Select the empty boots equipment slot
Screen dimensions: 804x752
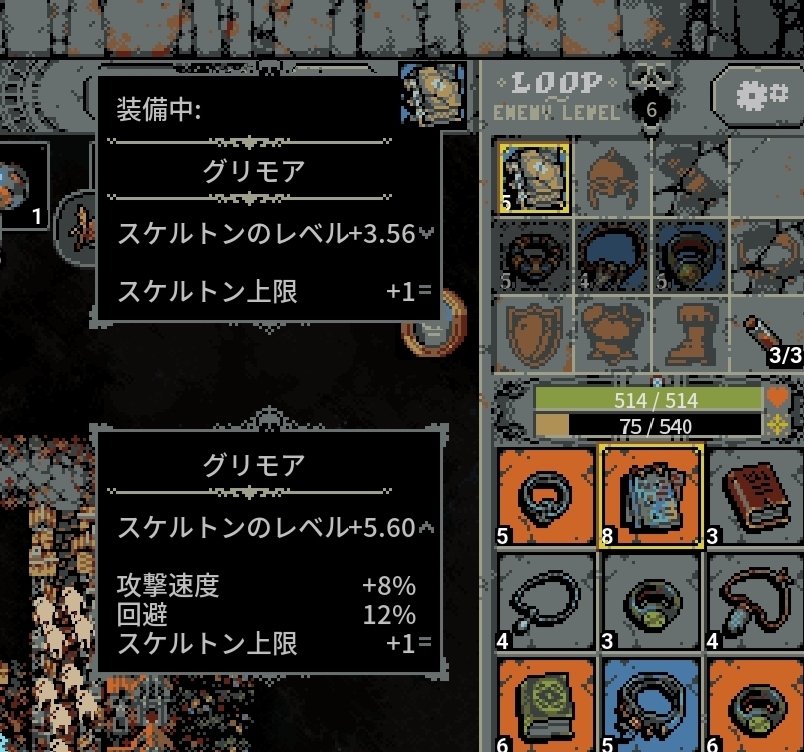point(690,332)
